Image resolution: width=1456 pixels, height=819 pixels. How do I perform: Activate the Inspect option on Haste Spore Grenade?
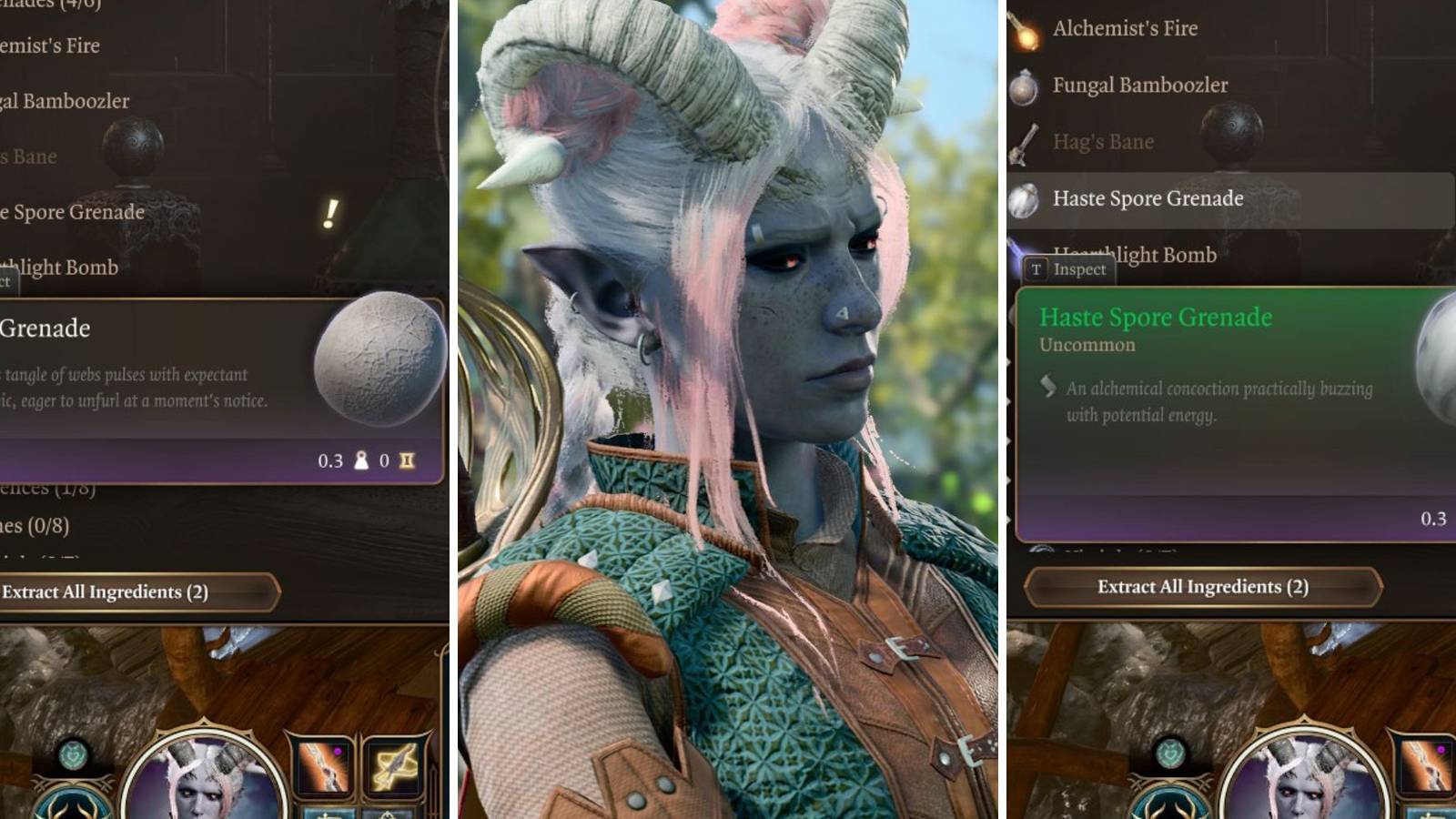1079,269
